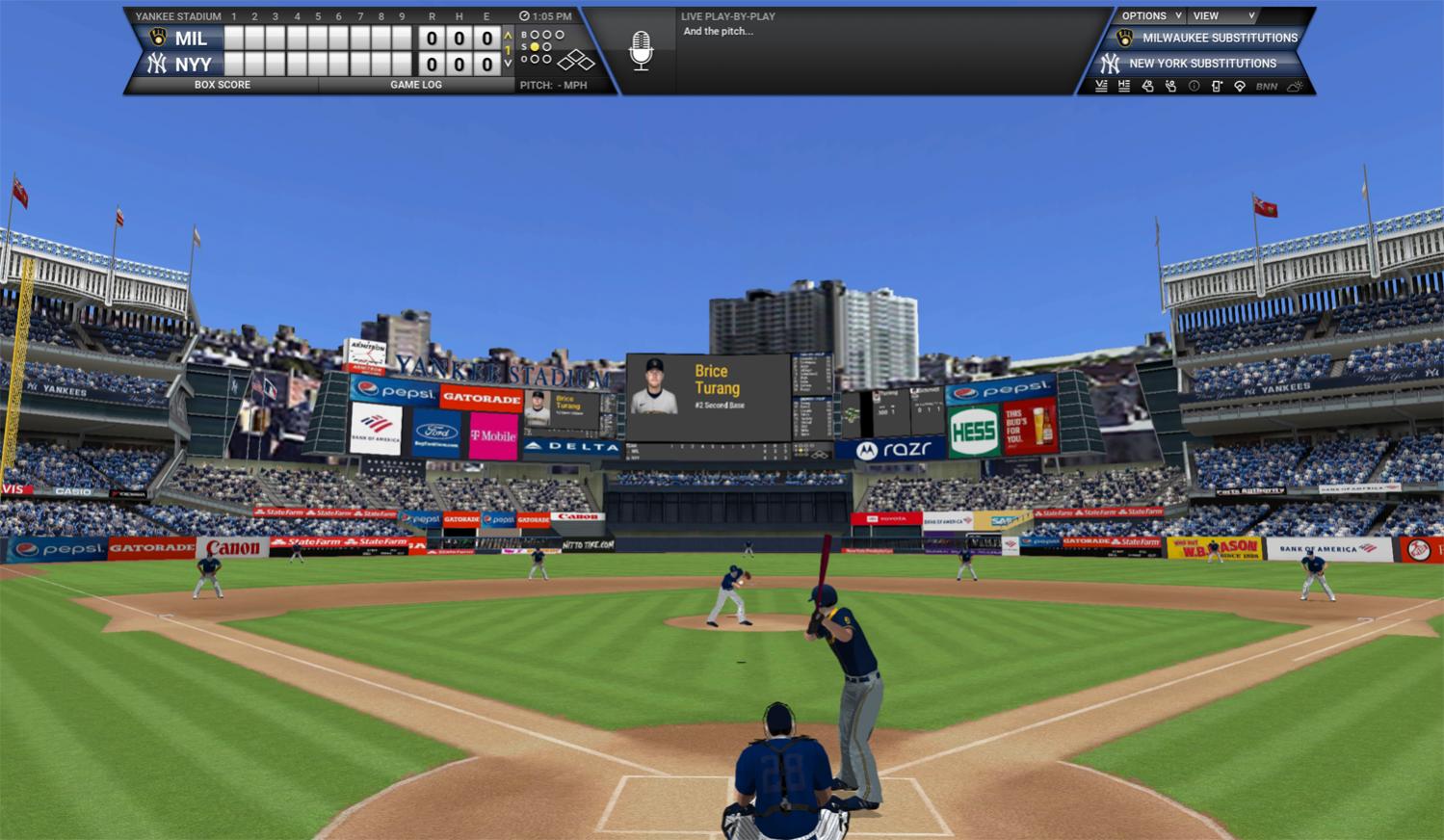This screenshot has height=840, width=1444.
Task: Click the MIL team name on scoreboard
Action: [191, 39]
